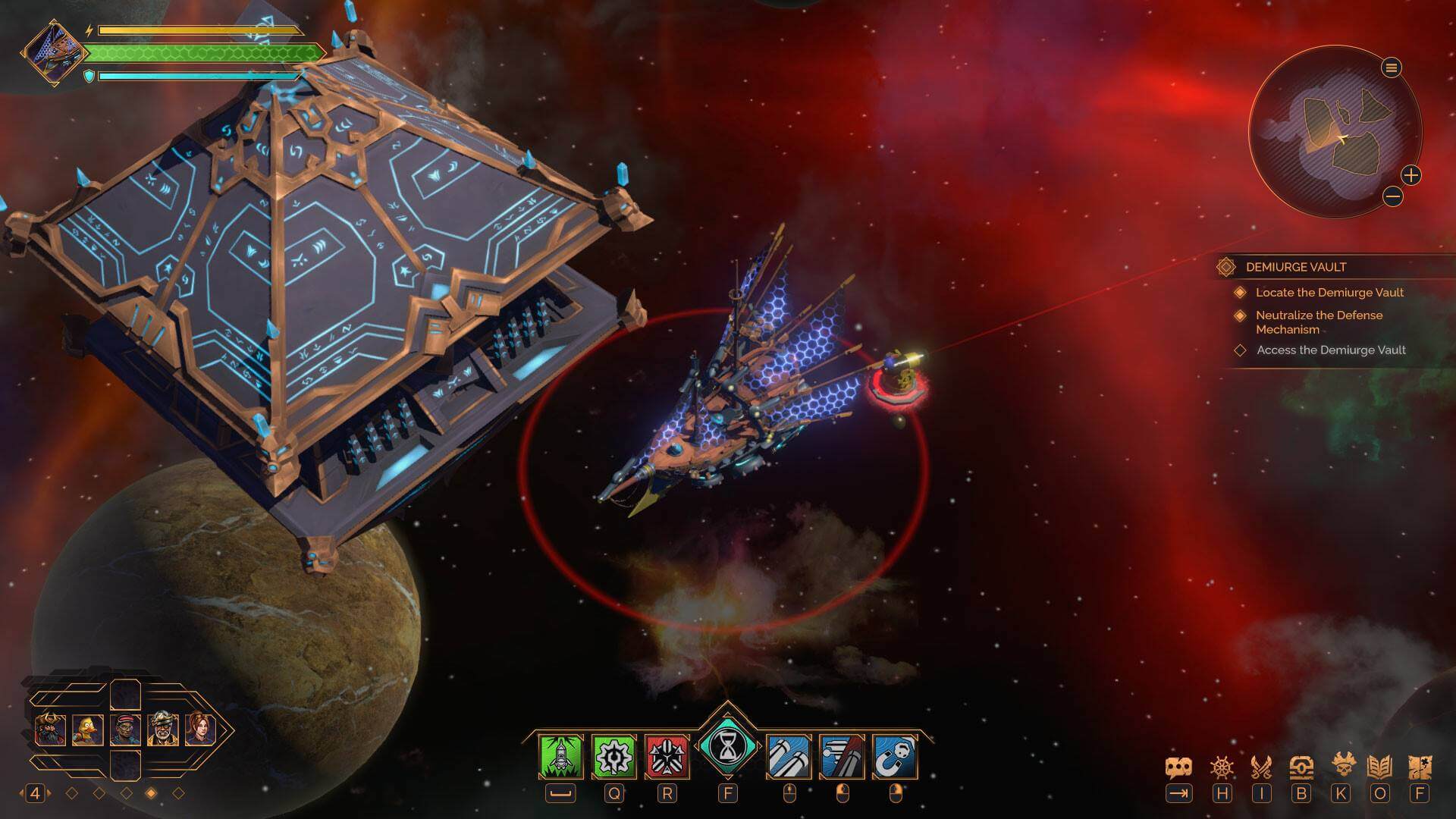Open the crossed swords menu
The height and width of the screenshot is (819, 1456).
tap(1261, 767)
